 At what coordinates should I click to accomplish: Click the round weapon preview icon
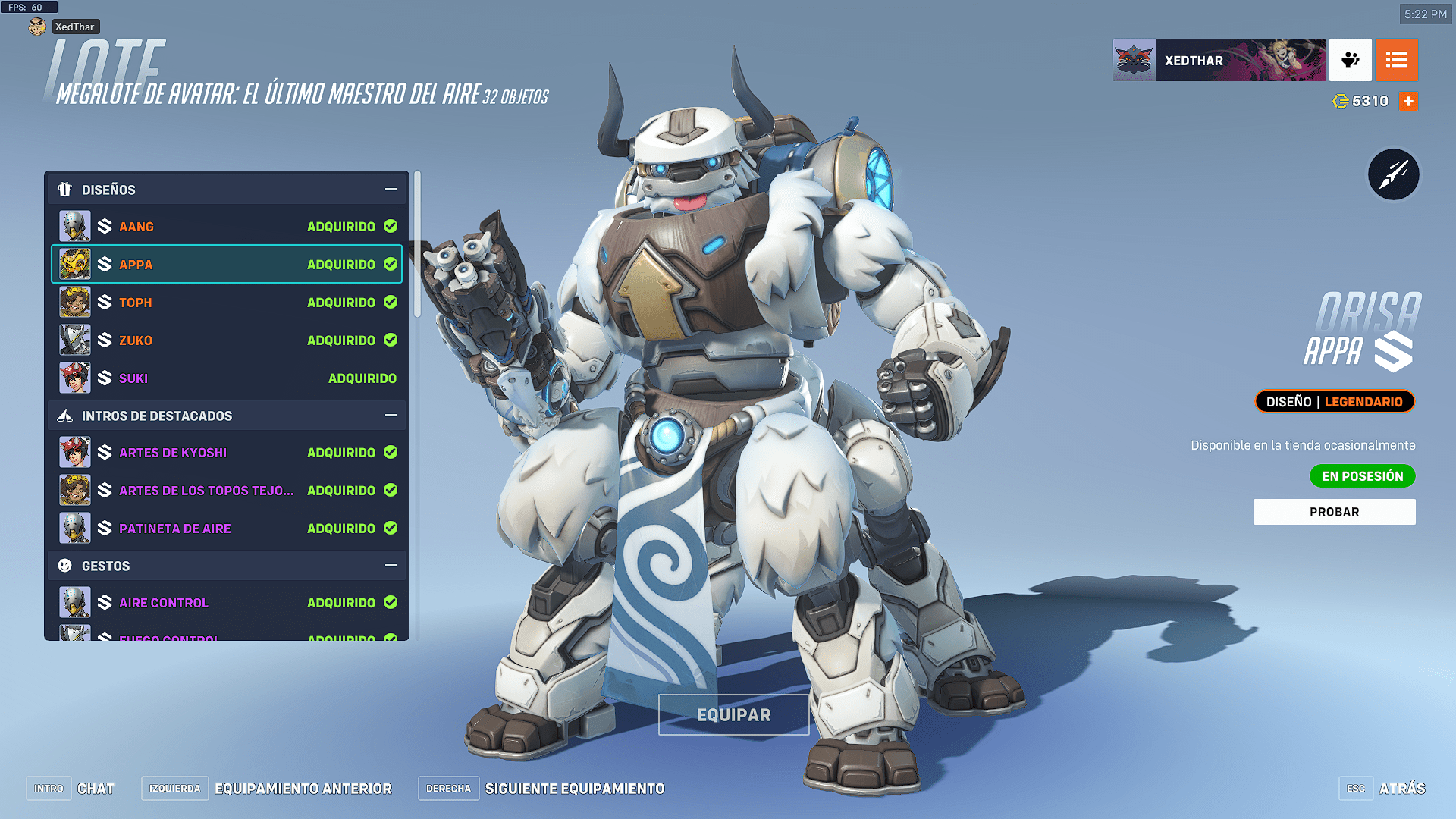pyautogui.click(x=1393, y=175)
